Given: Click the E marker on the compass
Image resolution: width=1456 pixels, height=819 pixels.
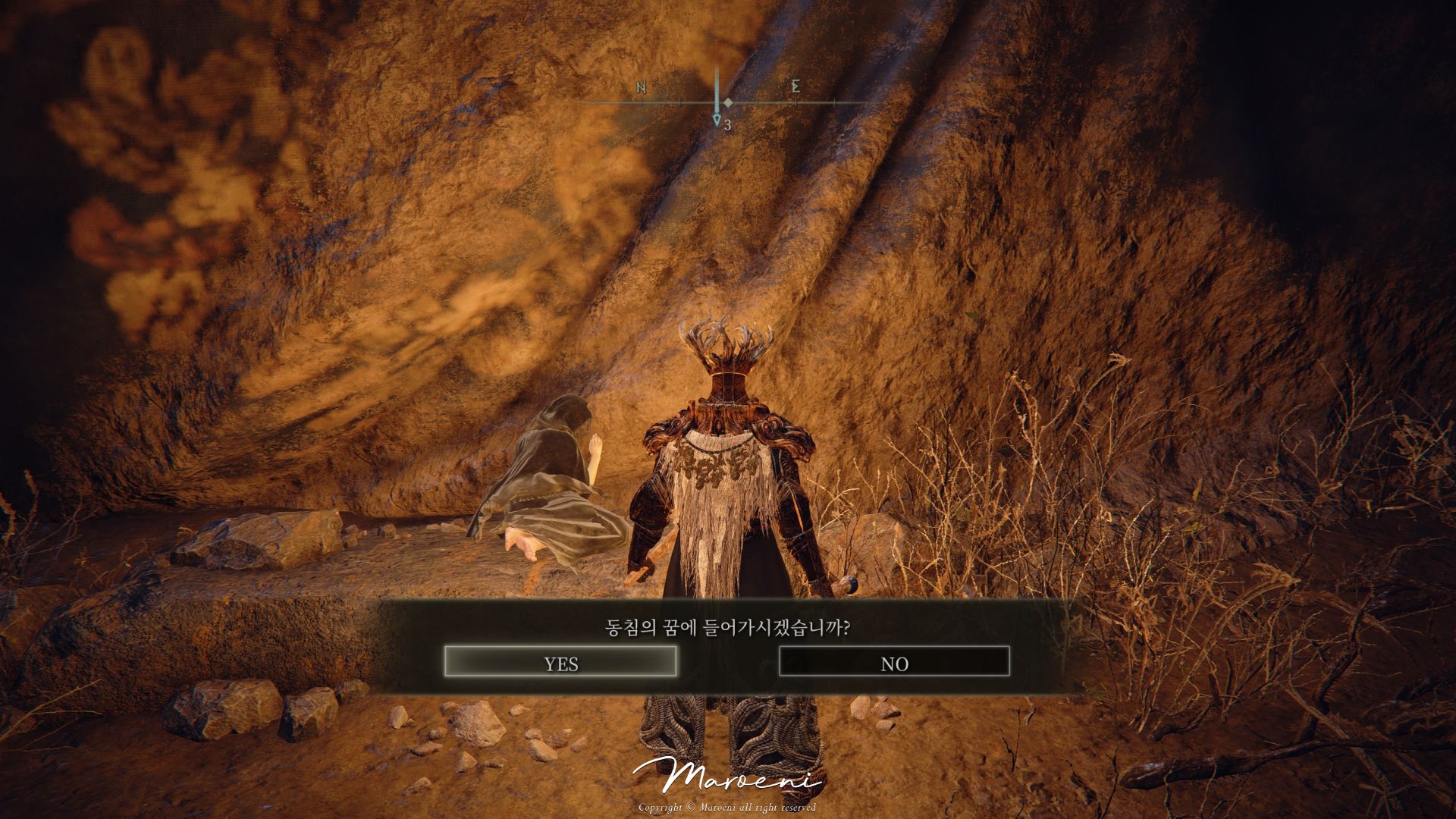Looking at the screenshot, I should (x=795, y=87).
